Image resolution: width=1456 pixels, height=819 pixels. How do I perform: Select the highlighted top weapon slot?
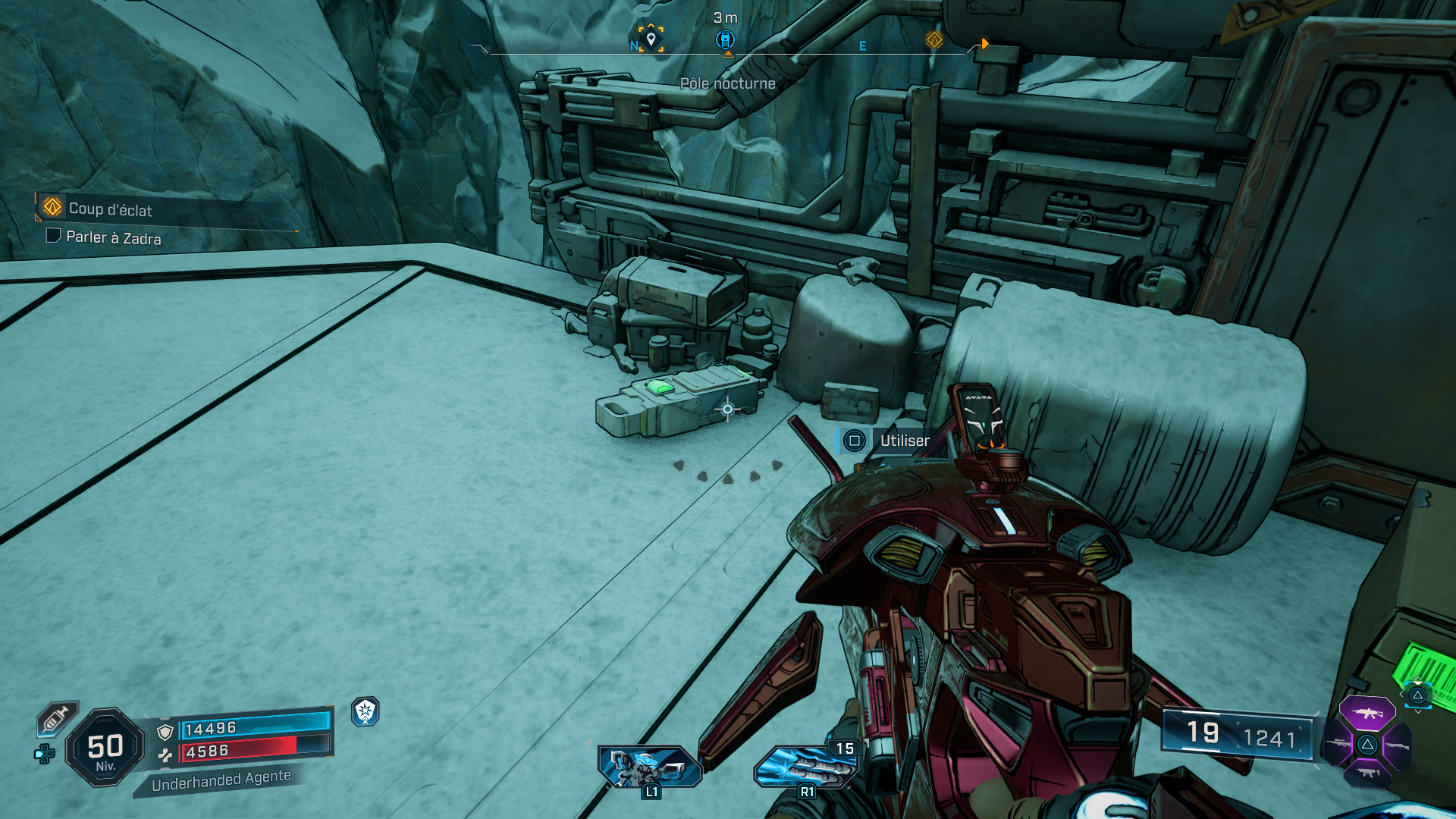[x=1367, y=714]
